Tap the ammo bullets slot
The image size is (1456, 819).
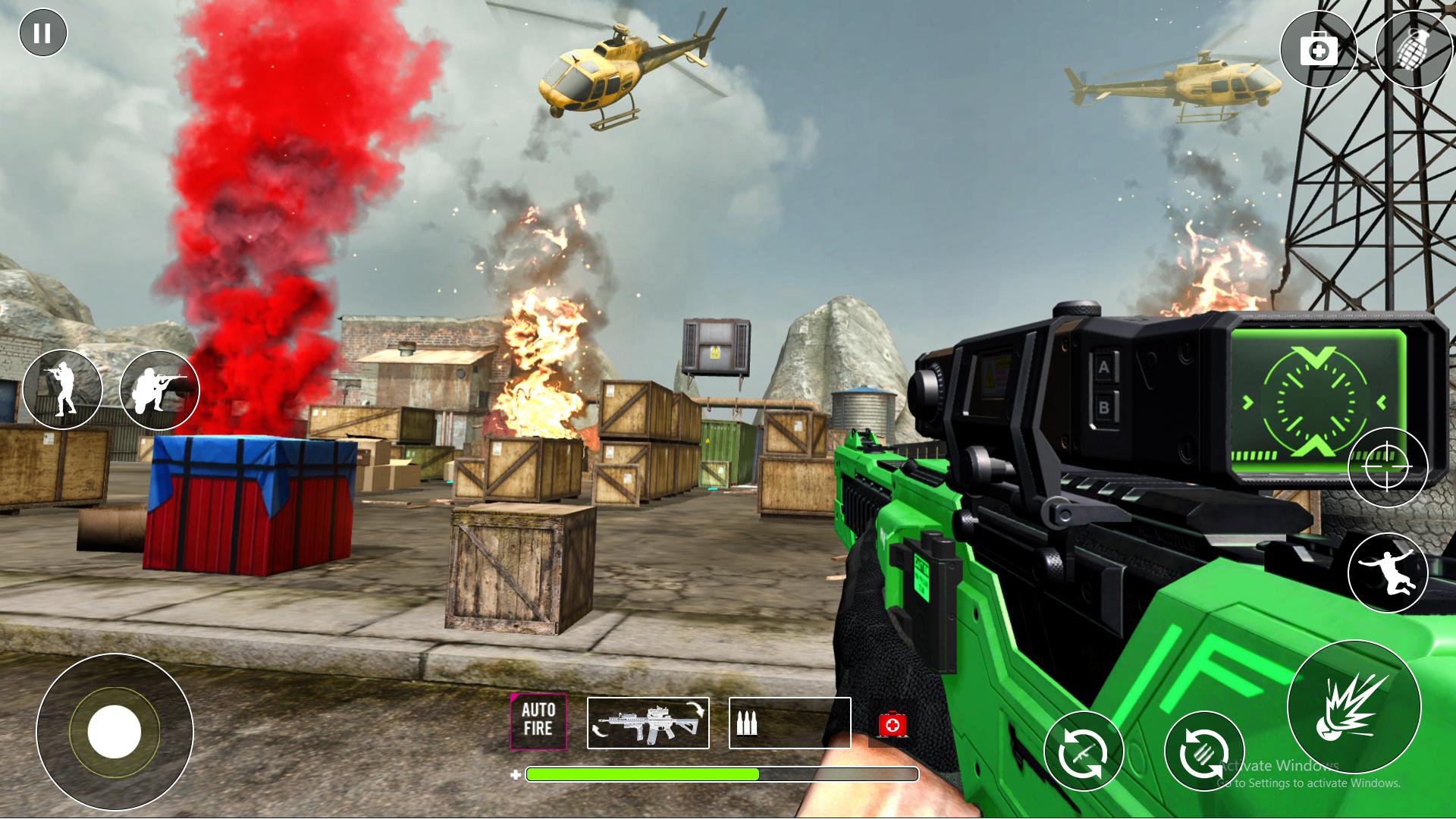(x=789, y=723)
